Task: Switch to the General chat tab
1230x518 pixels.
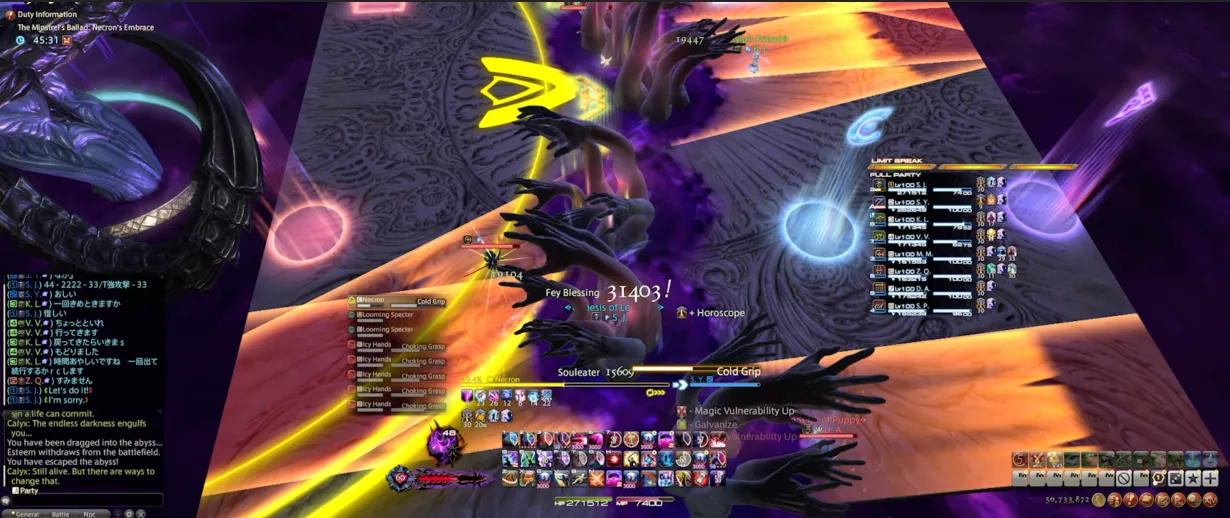Action: click(27, 513)
